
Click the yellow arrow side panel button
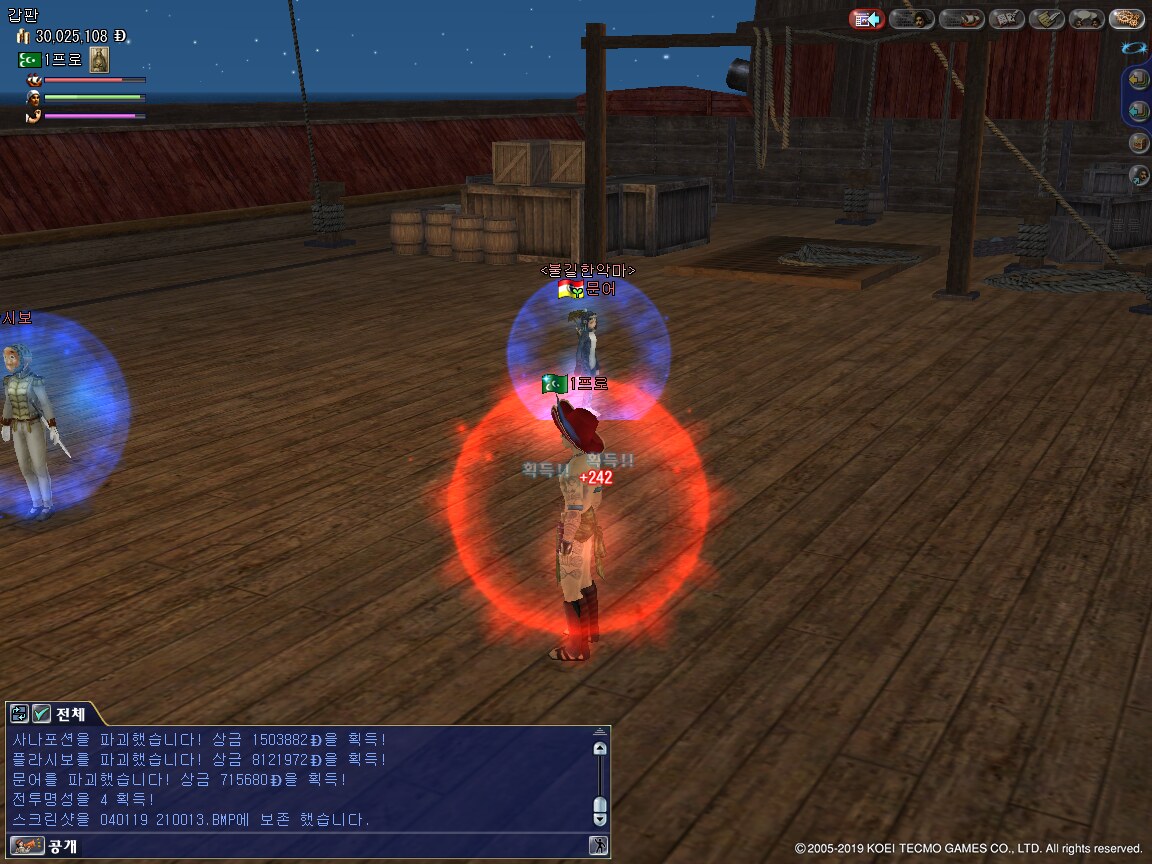pyautogui.click(x=1138, y=78)
